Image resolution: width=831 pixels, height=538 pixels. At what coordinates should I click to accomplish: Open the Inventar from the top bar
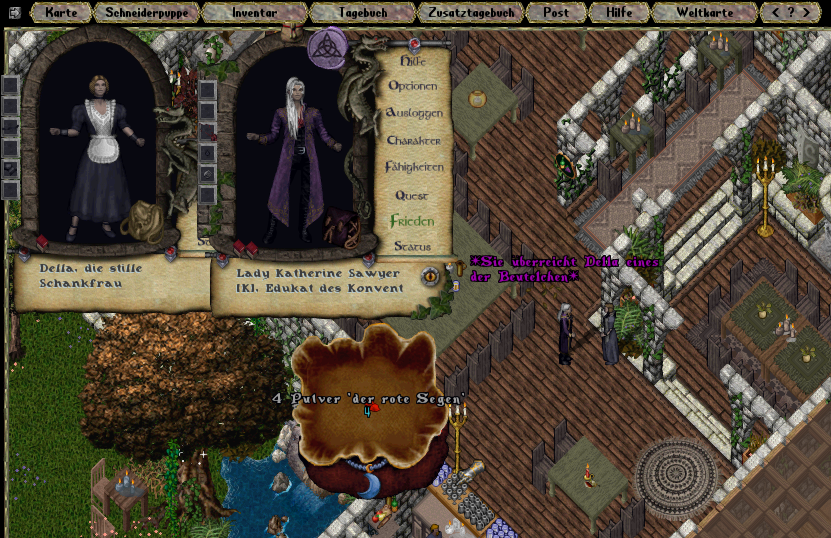pos(254,13)
